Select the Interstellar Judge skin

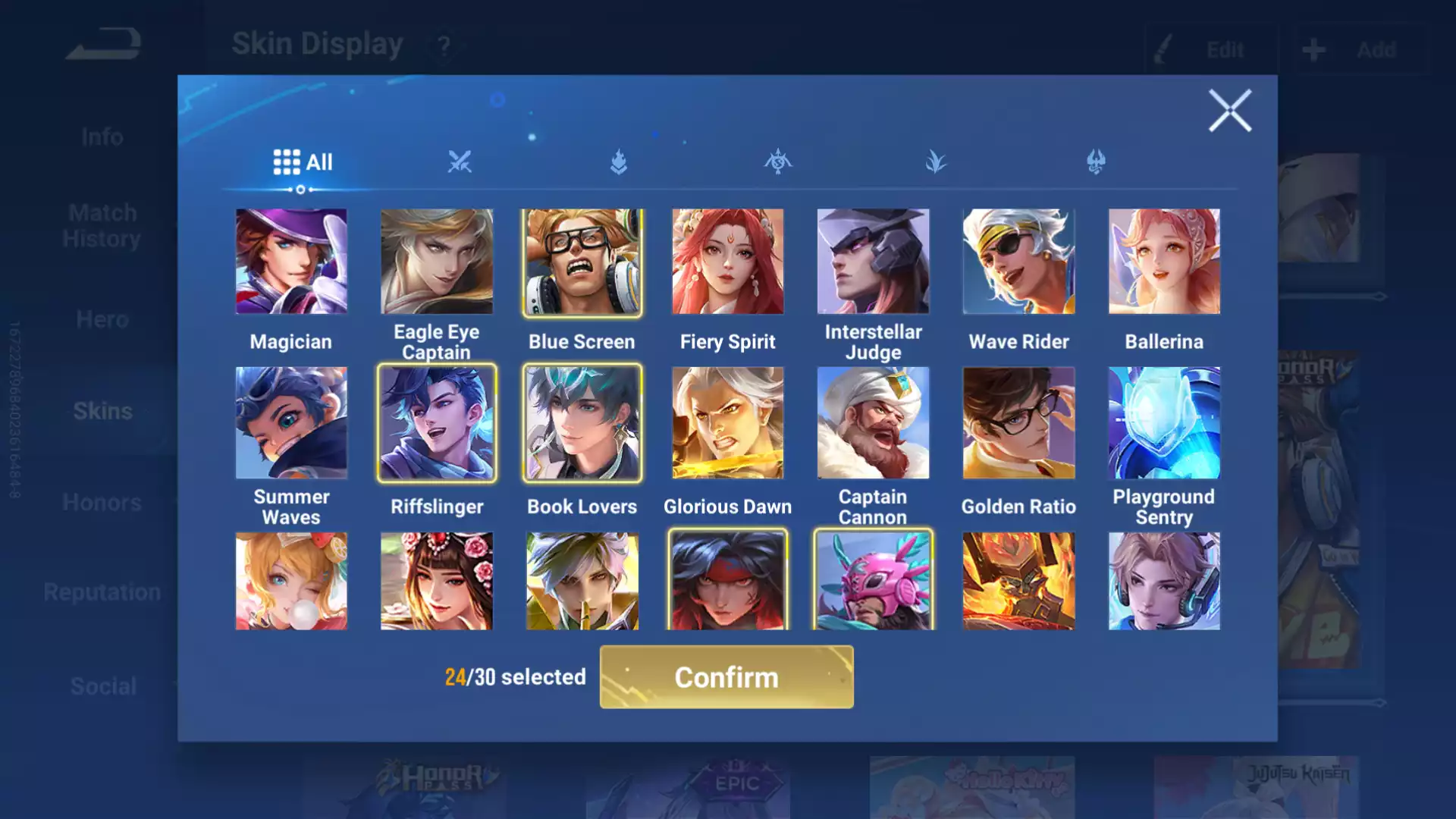873,262
